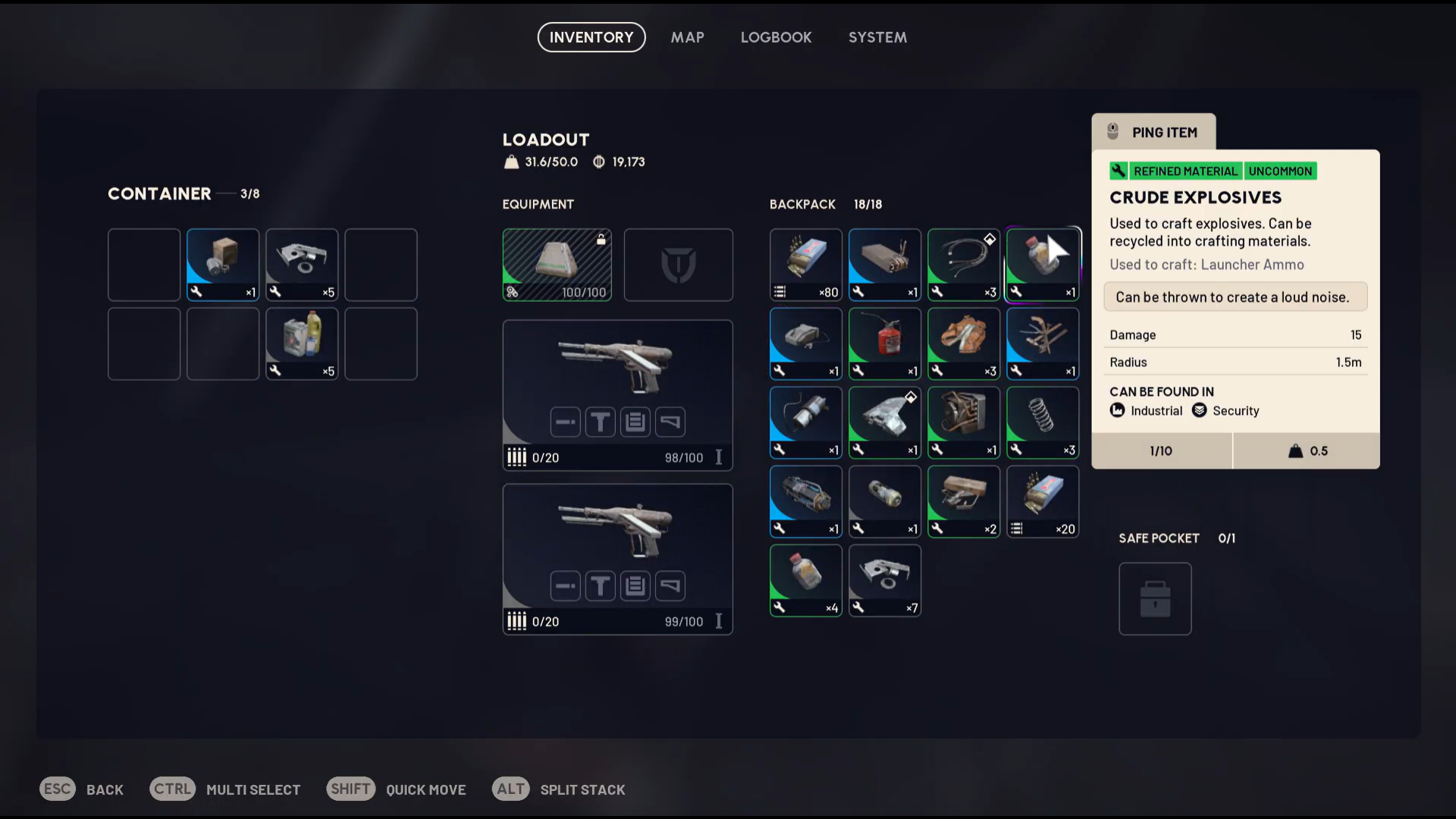Open the Safe Pocket case slot
This screenshot has width=1456, height=819.
point(1155,598)
